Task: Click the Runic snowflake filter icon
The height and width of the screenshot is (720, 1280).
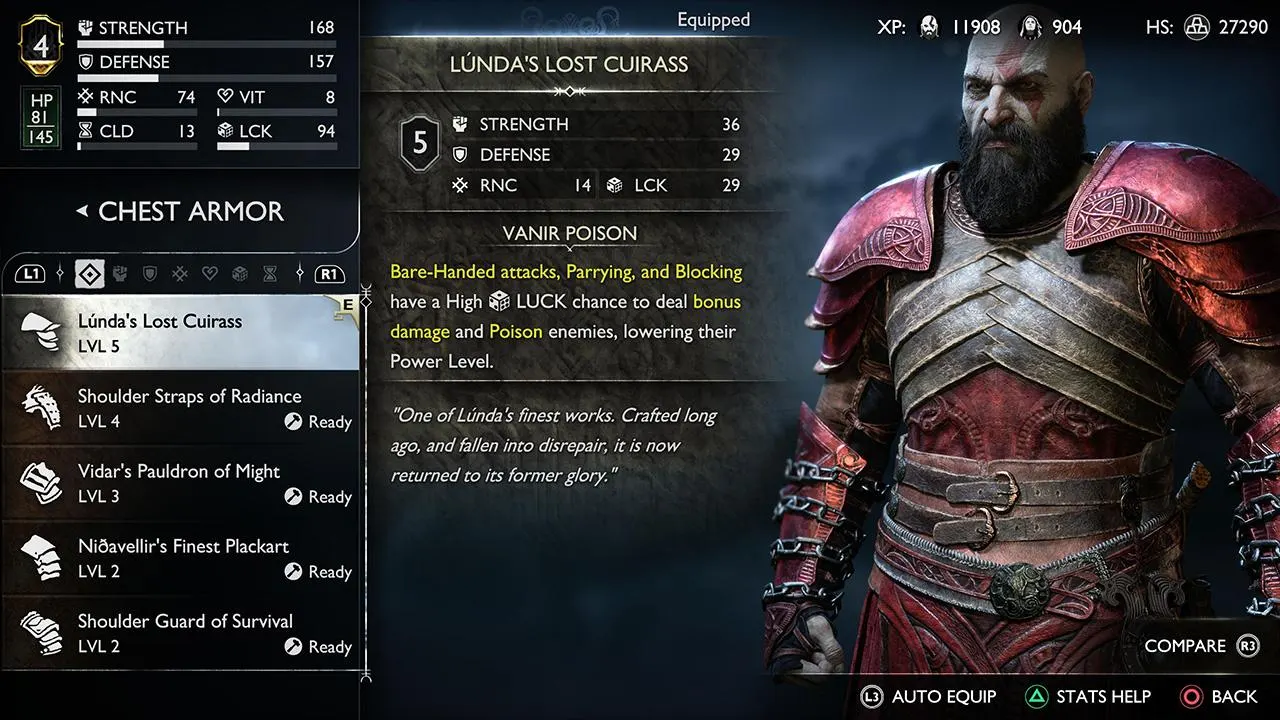Action: pyautogui.click(x=179, y=273)
